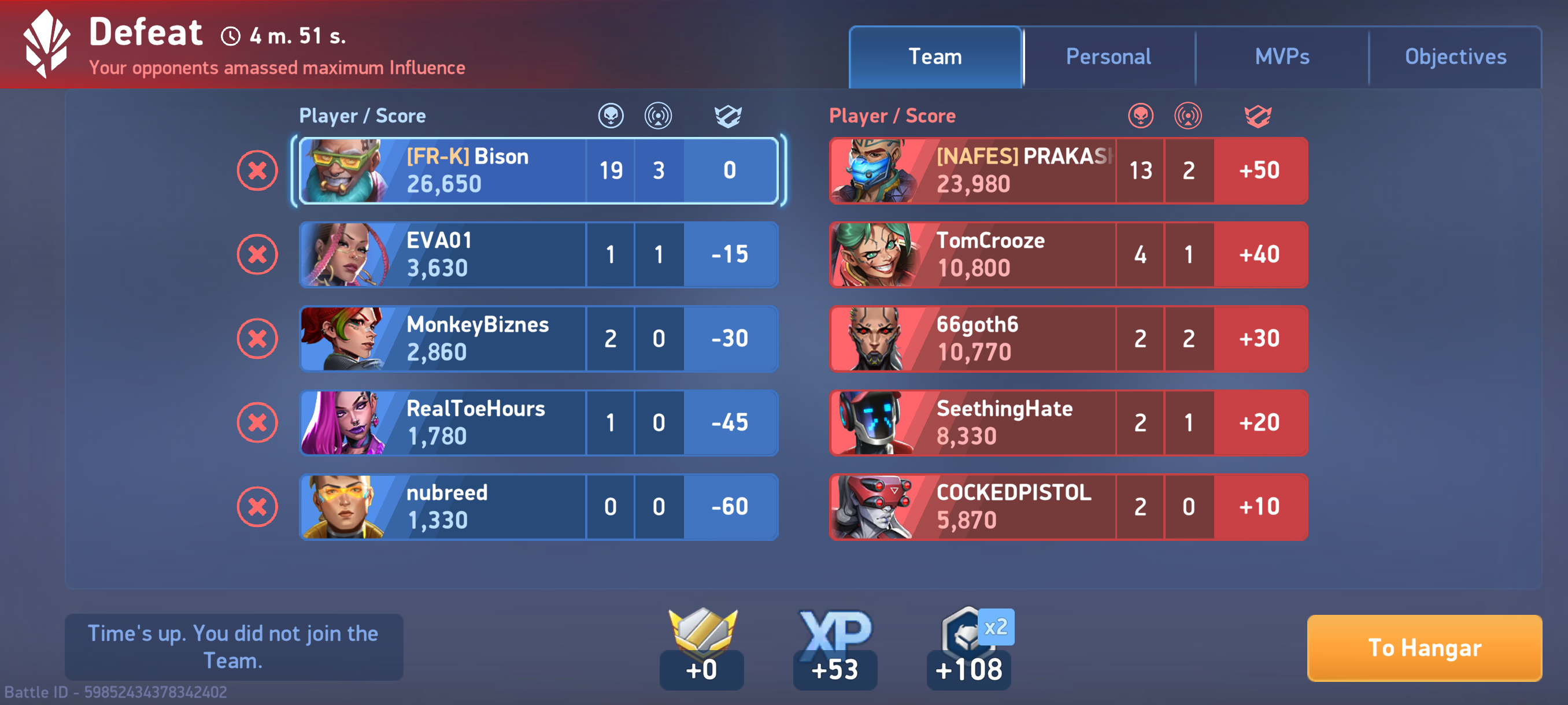Show the MVPs tab
Viewport: 1568px width, 705px height.
tap(1282, 57)
